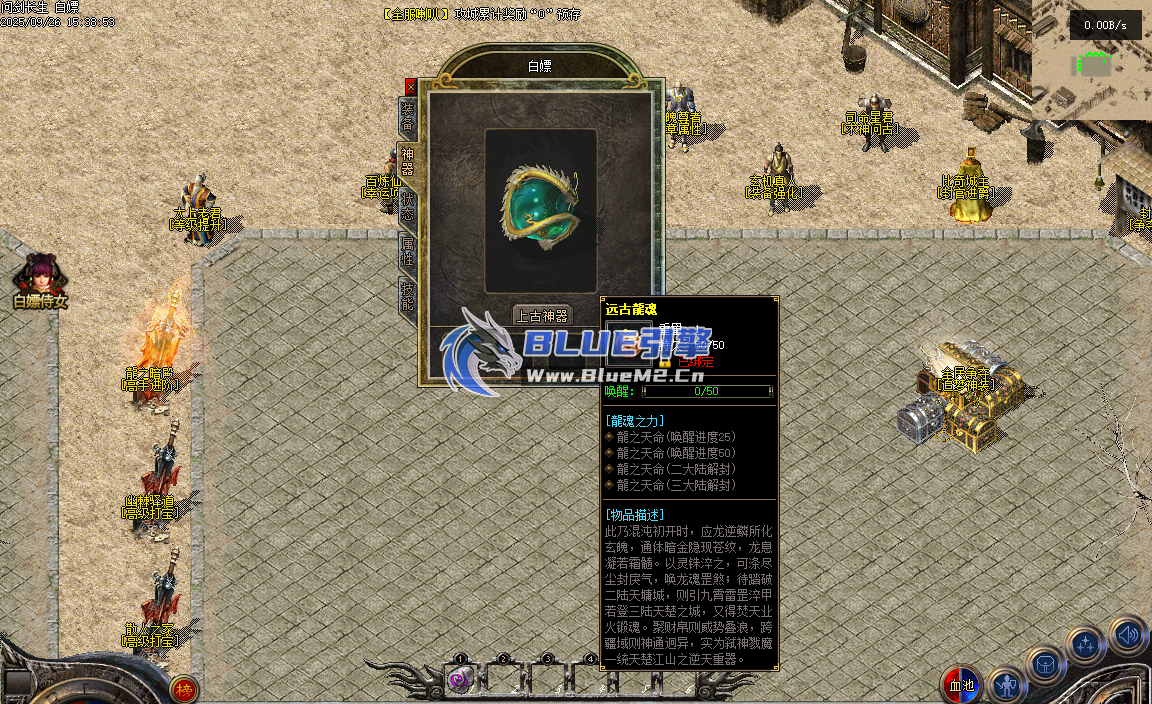Open the 状态 status tab

[x=408, y=207]
